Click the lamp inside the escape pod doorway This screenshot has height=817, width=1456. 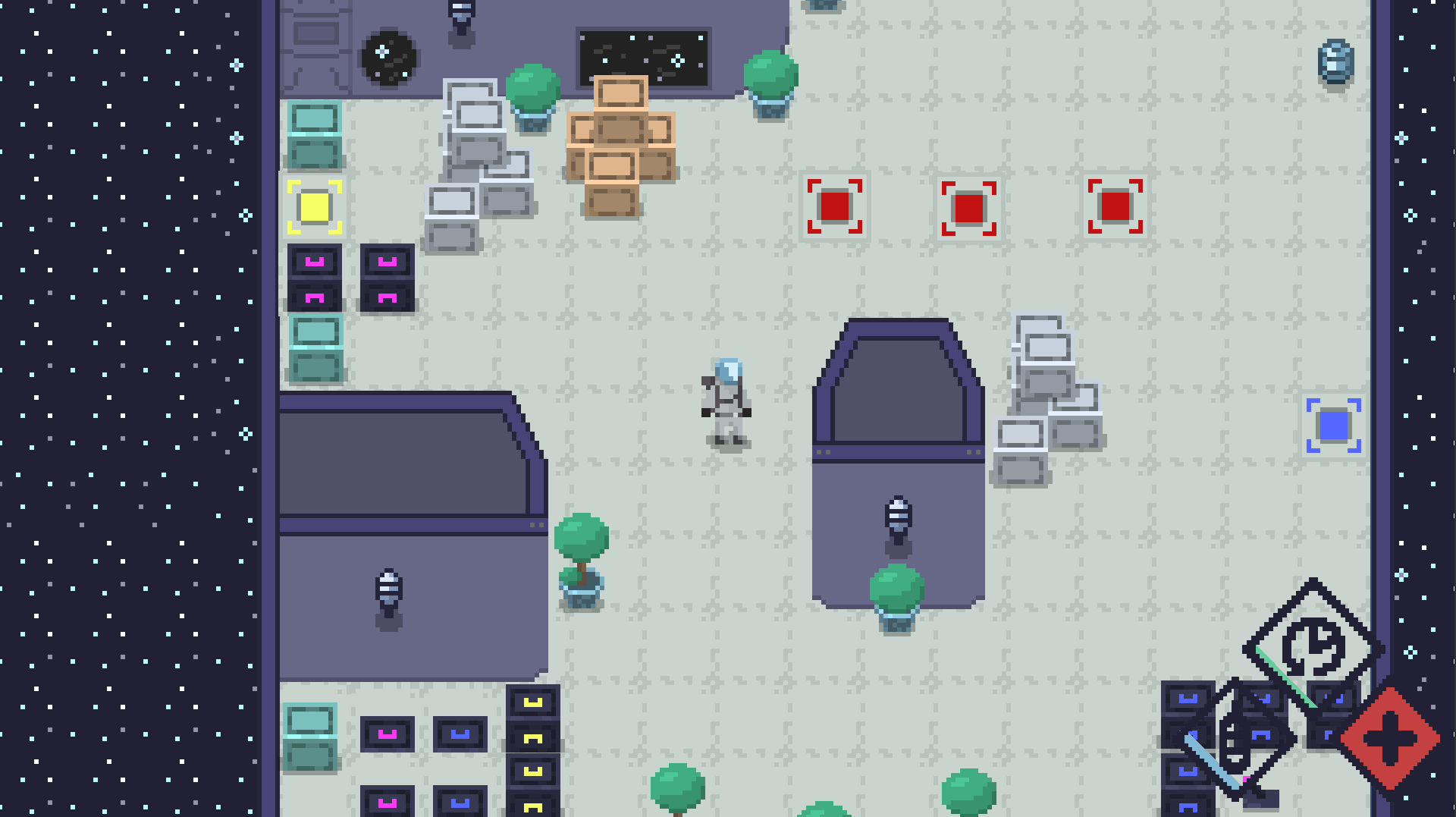pos(898,520)
